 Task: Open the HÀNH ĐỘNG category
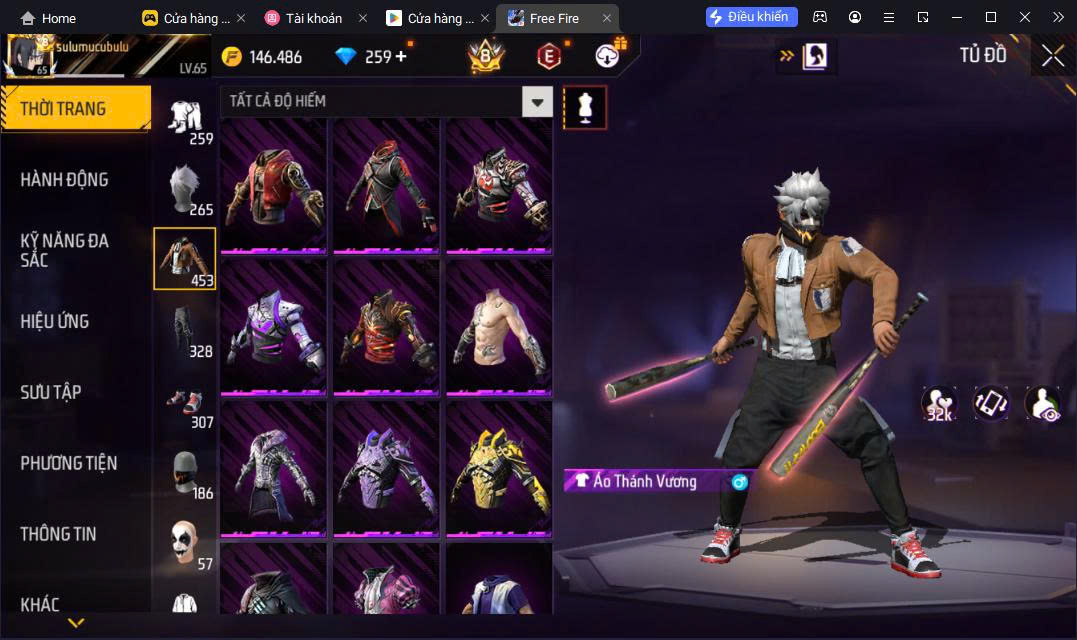pos(64,180)
